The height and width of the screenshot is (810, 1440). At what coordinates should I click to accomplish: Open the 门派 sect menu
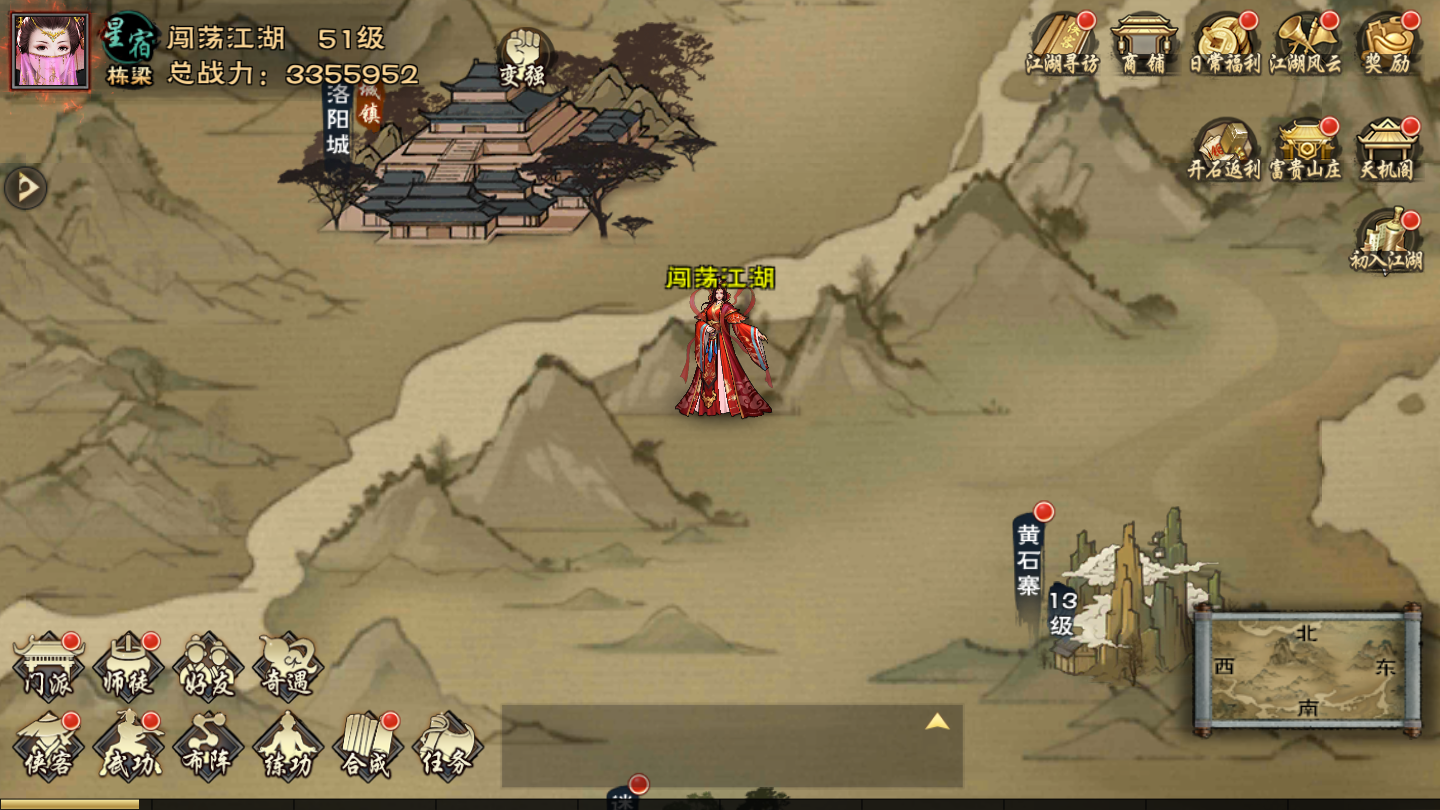point(48,667)
